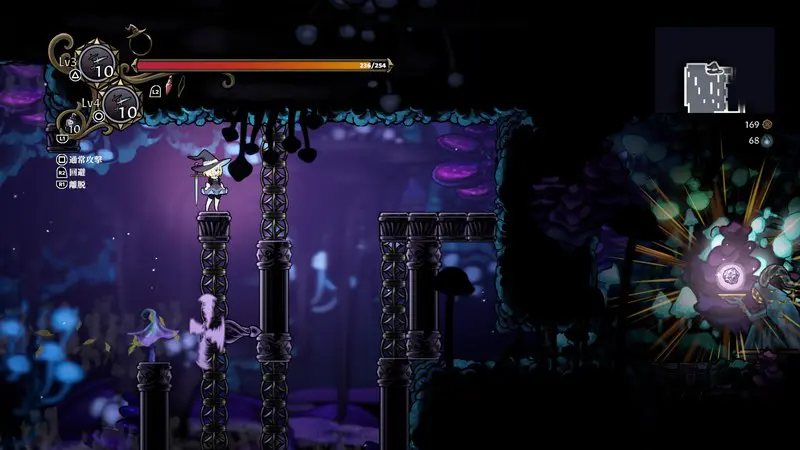Select the ring emblem above the skills
The height and width of the screenshot is (450, 800).
click(x=140, y=43)
